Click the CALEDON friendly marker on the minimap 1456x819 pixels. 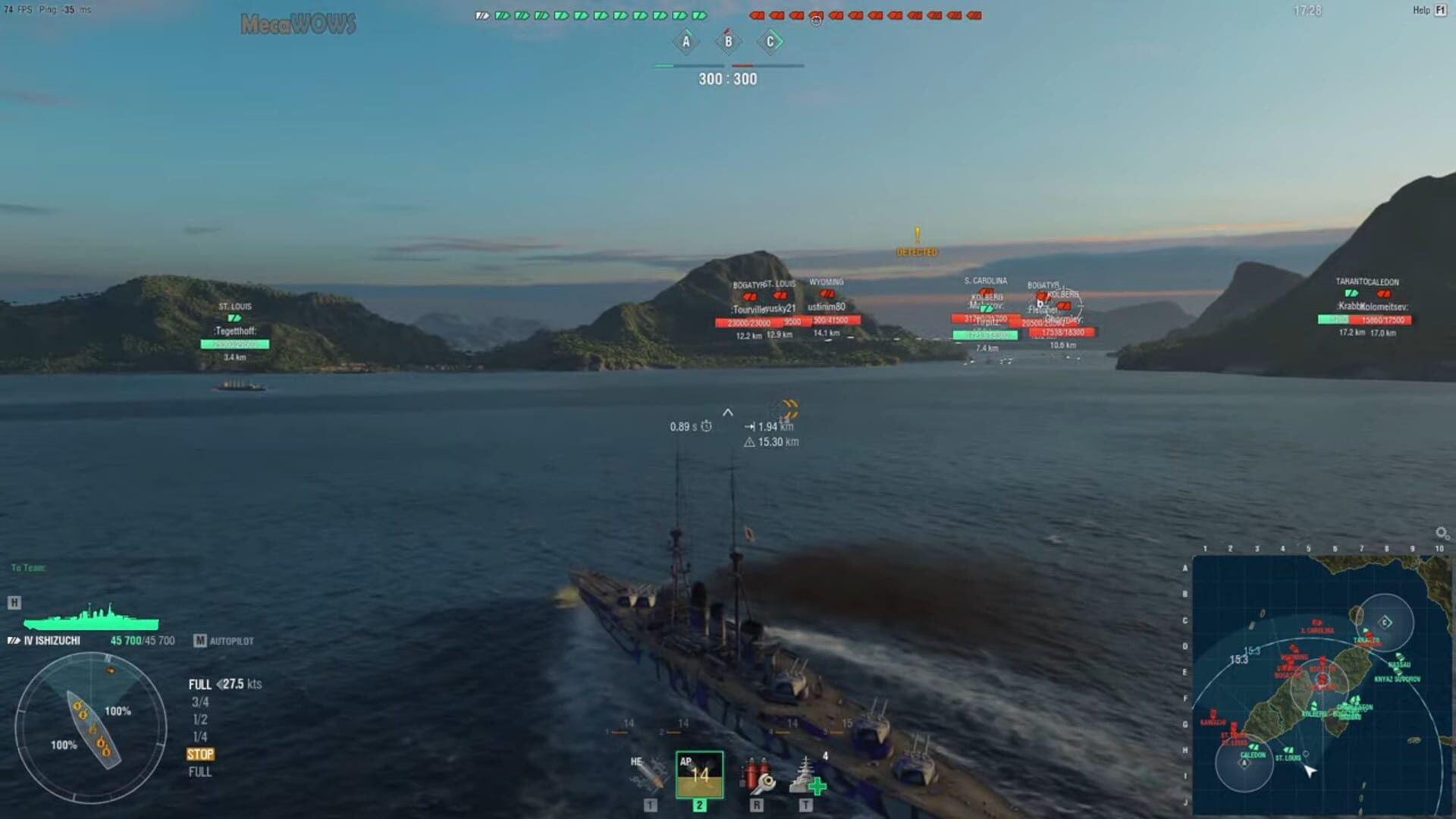1255,755
